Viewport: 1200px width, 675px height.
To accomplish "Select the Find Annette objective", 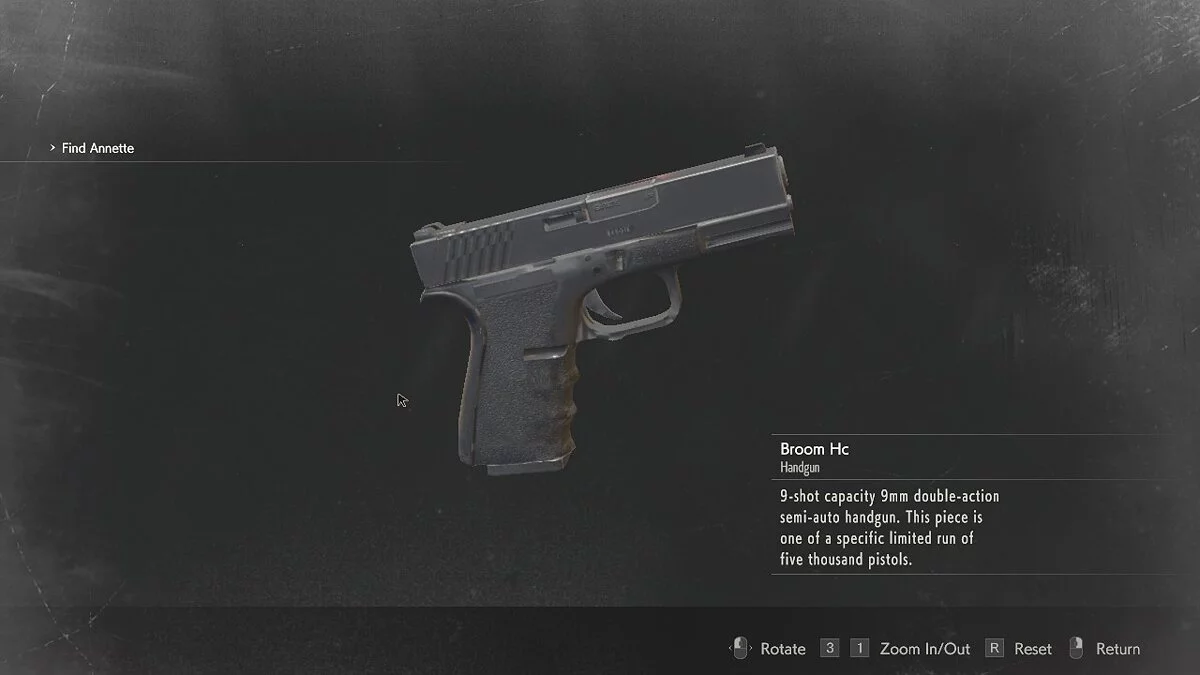I will (97, 148).
